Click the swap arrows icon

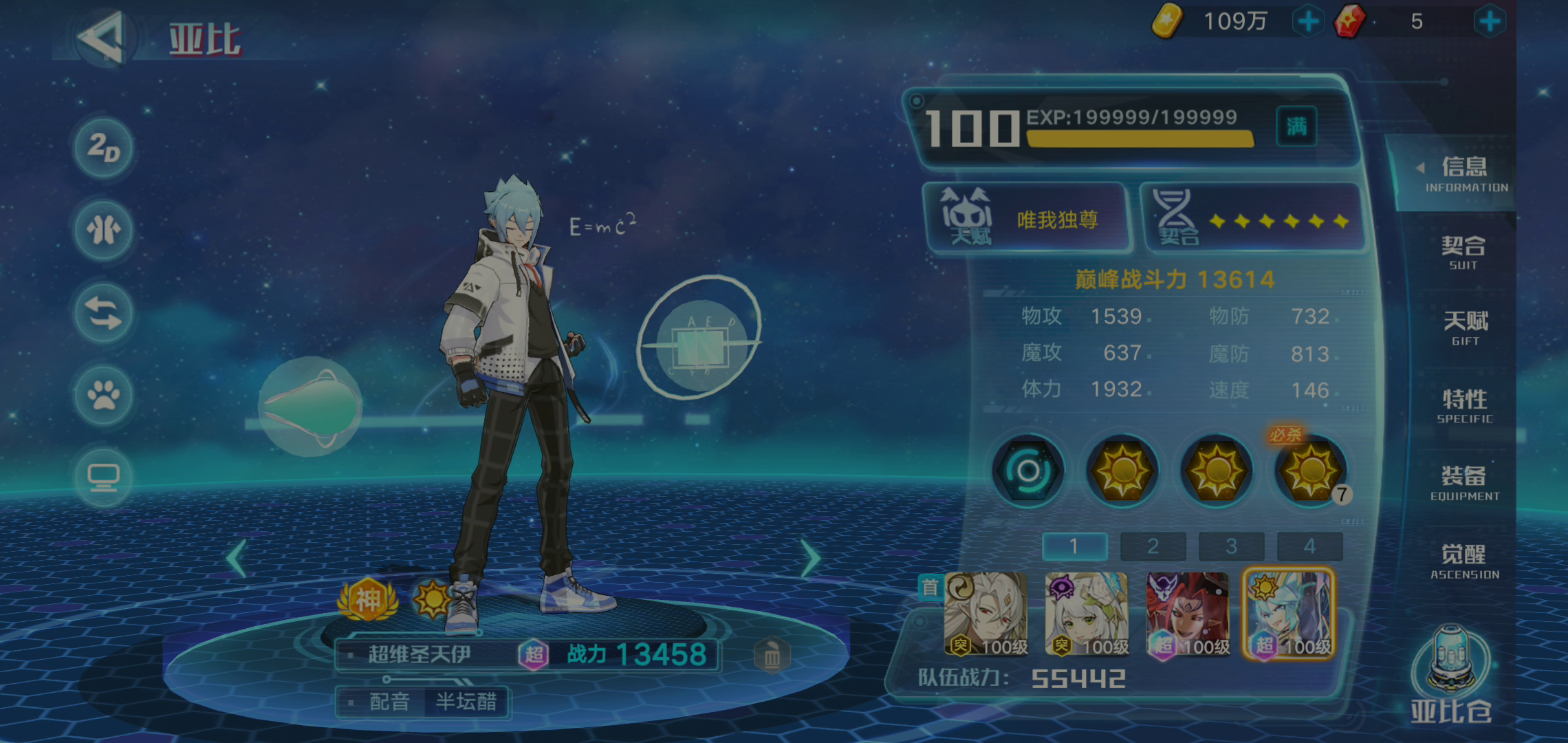click(x=104, y=314)
